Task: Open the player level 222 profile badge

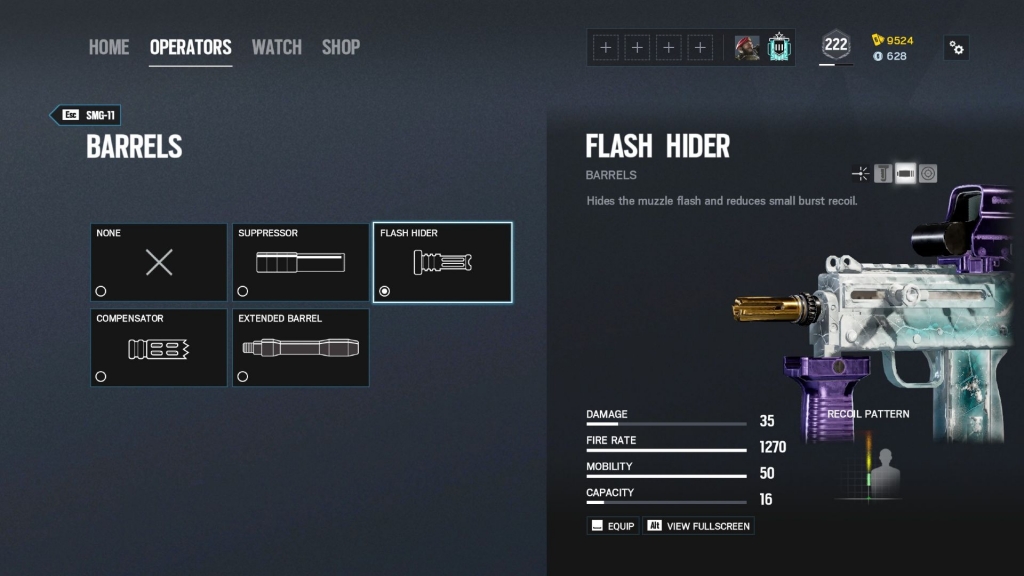Action: 836,45
